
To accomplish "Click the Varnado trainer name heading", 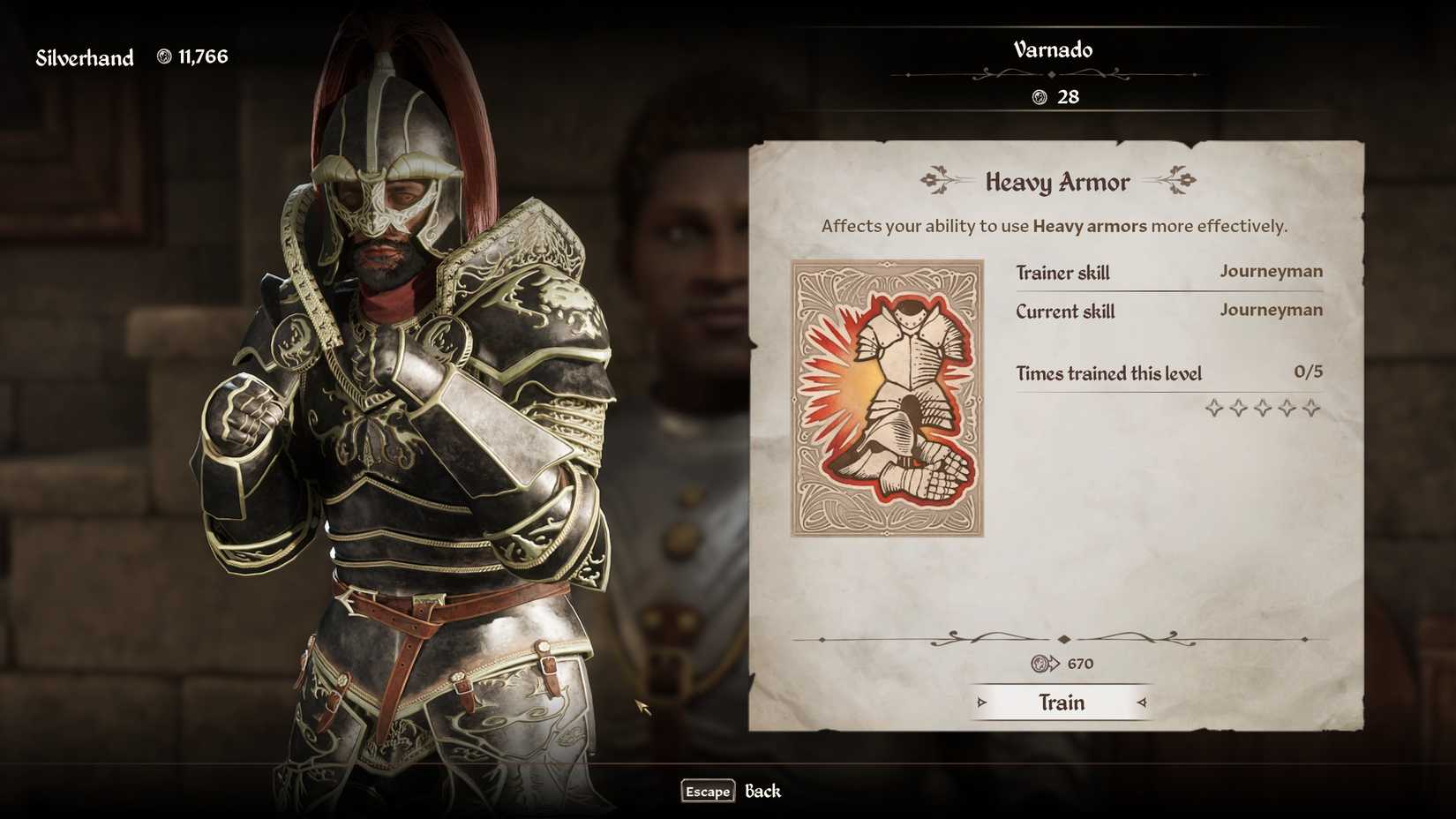I will (x=1052, y=50).
